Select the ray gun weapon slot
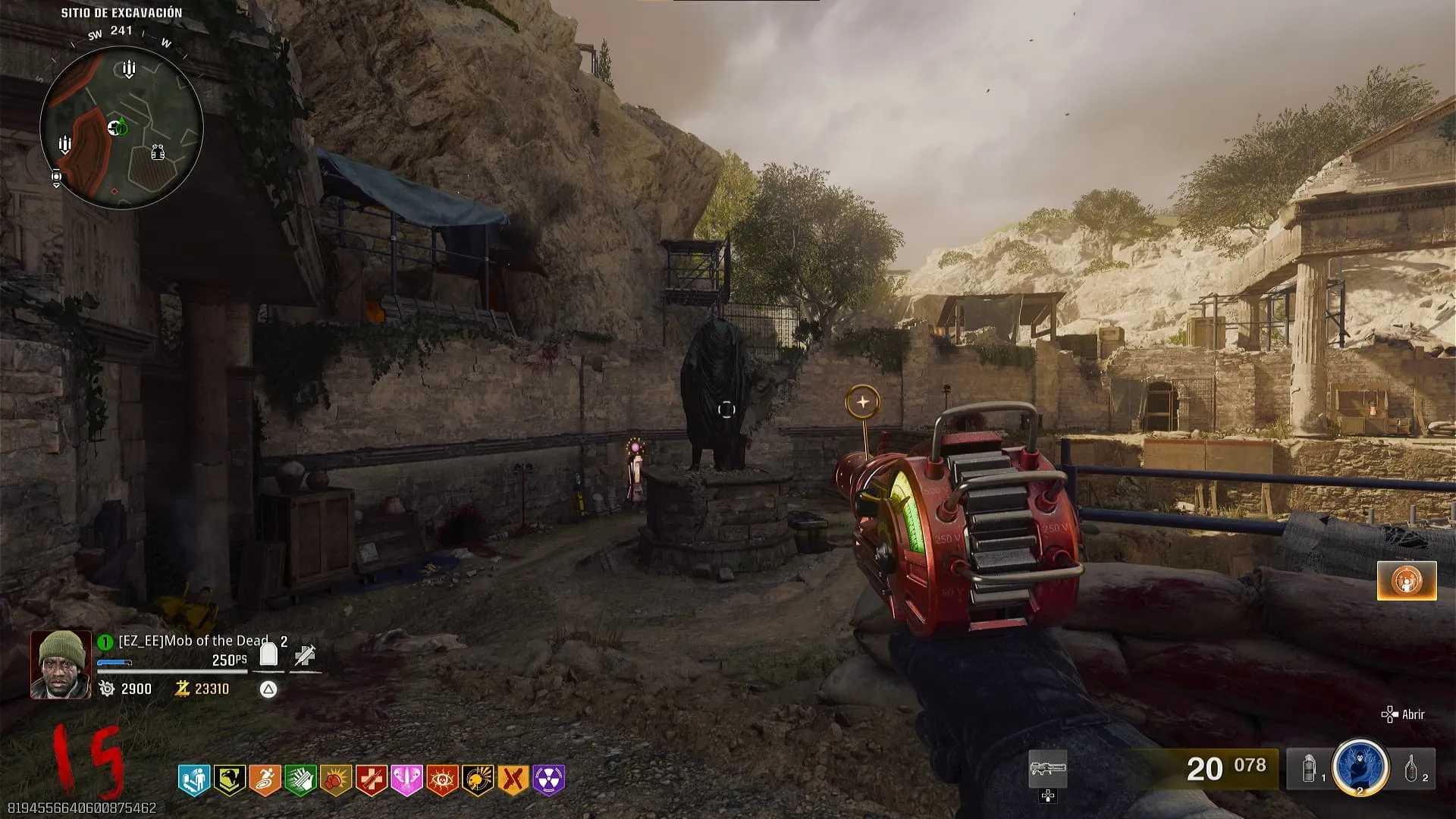The width and height of the screenshot is (1456, 819). (1047, 770)
